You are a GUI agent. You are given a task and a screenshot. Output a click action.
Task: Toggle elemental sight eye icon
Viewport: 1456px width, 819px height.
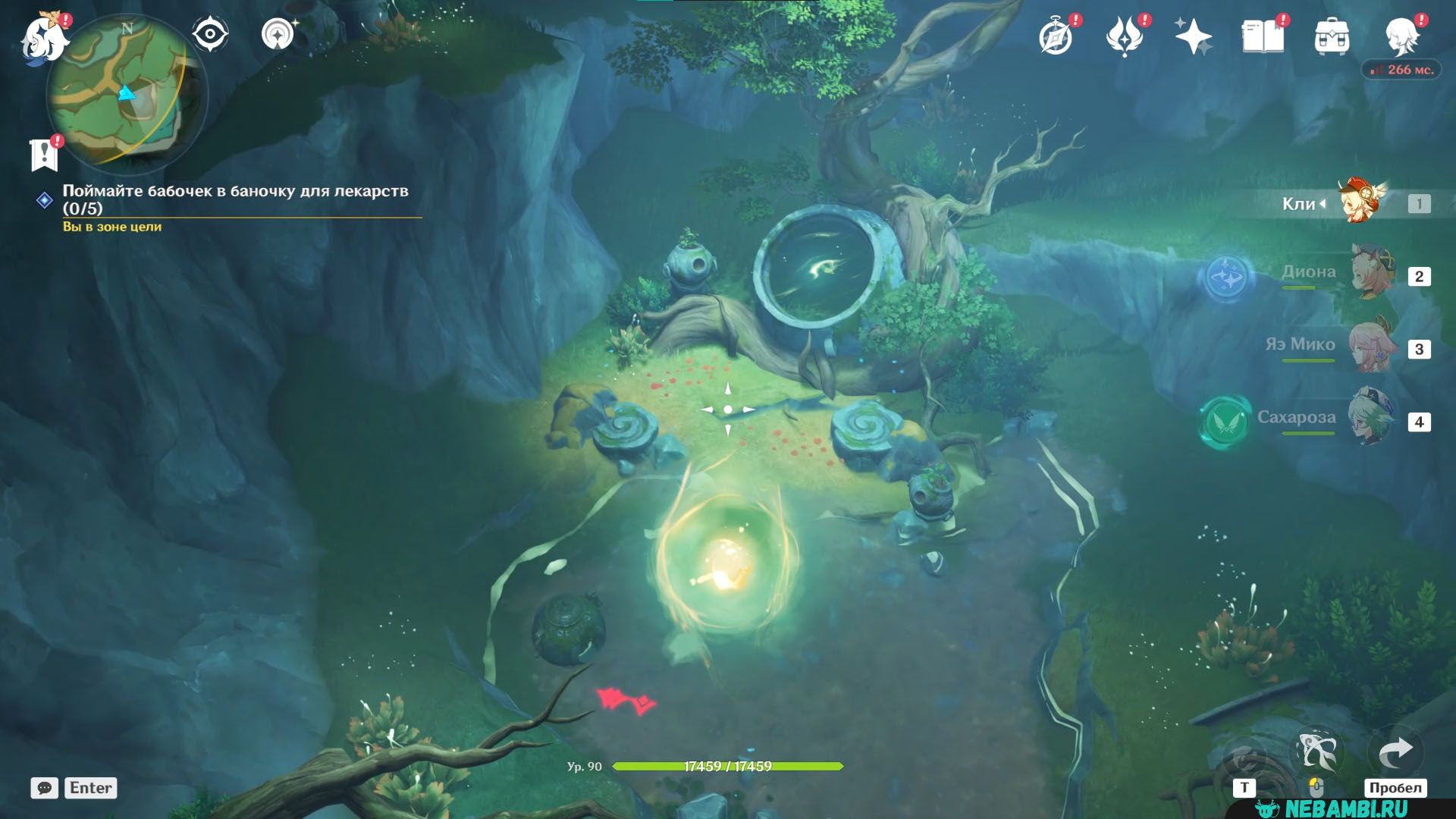click(x=209, y=35)
